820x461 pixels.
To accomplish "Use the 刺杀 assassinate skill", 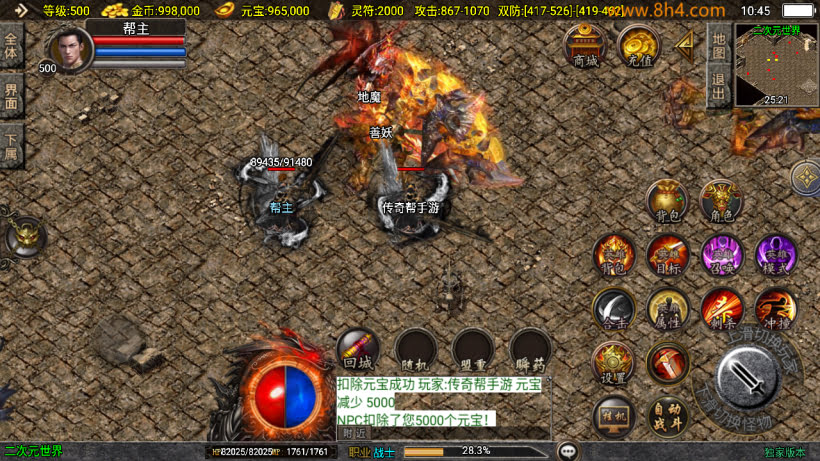I will pos(721,309).
